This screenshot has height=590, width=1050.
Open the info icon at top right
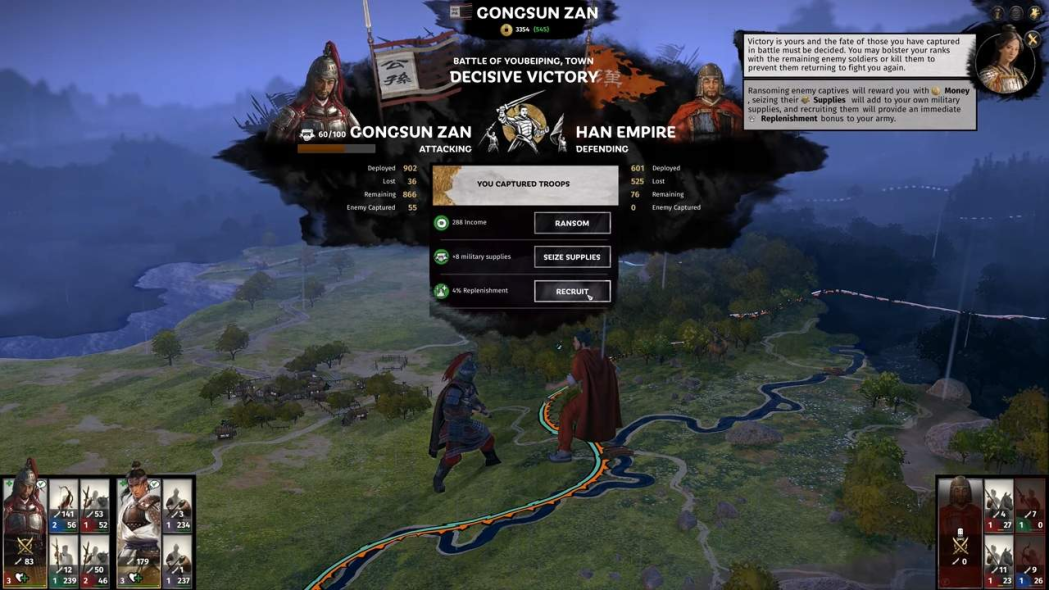[x=998, y=13]
